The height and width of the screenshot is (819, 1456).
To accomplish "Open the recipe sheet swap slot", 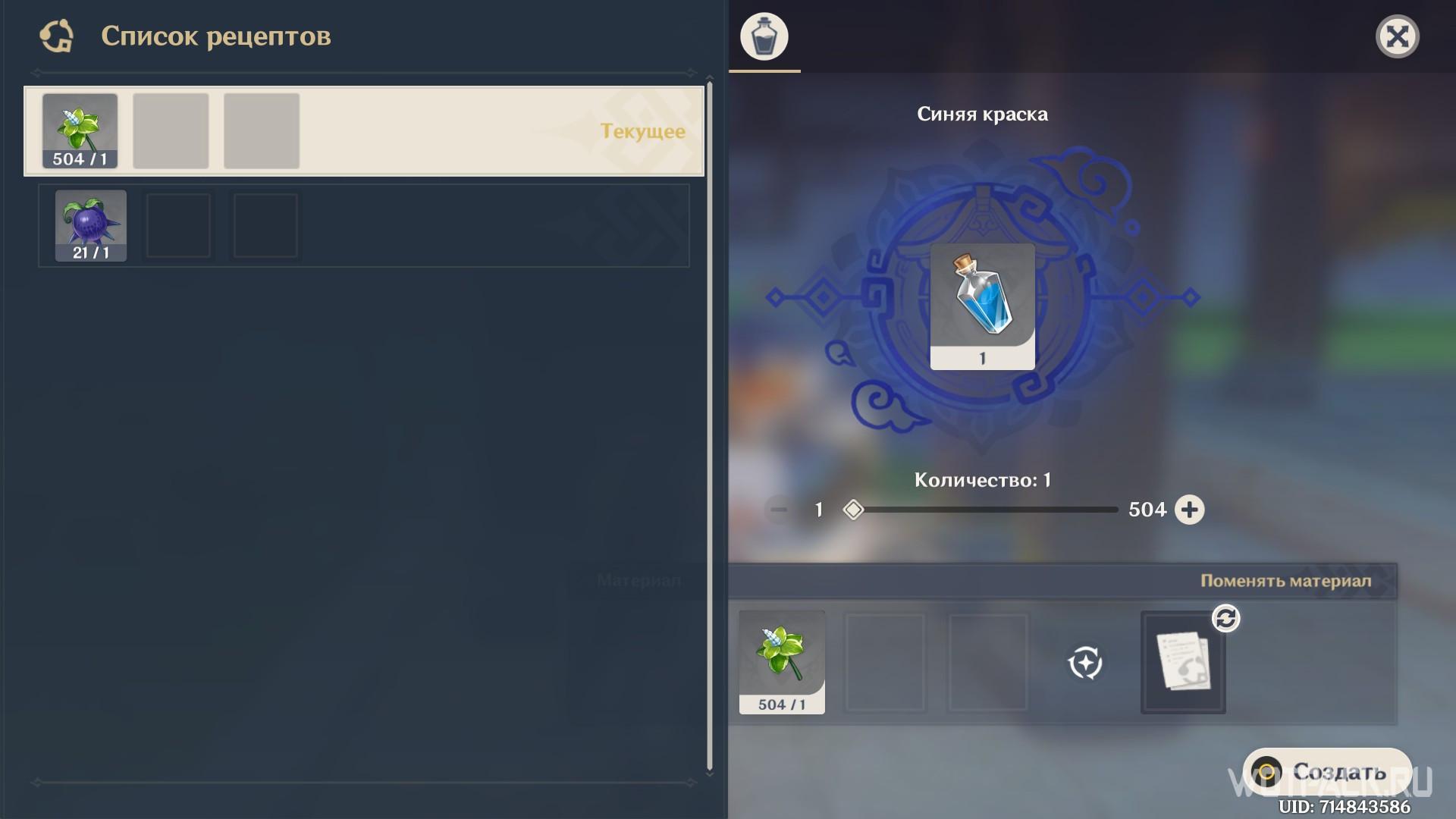I will tap(1183, 662).
